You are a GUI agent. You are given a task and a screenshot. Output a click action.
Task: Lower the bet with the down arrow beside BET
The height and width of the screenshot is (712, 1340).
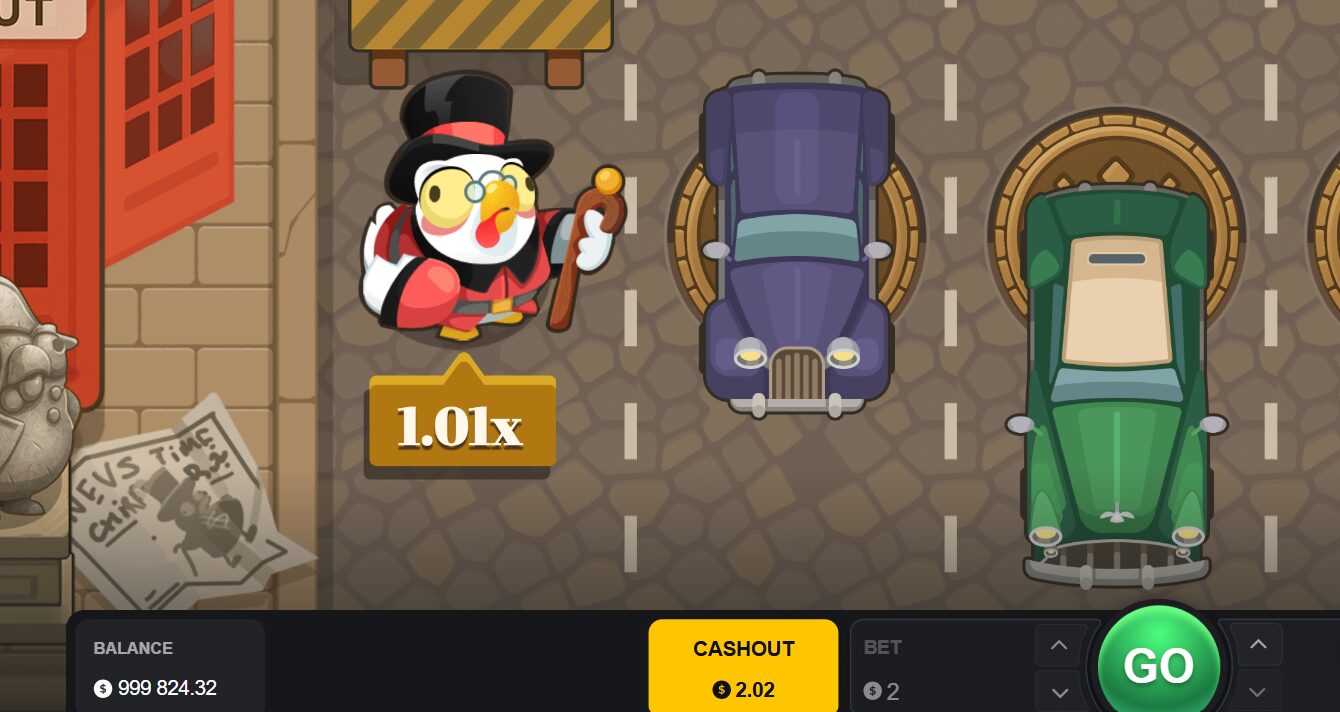tap(1059, 691)
